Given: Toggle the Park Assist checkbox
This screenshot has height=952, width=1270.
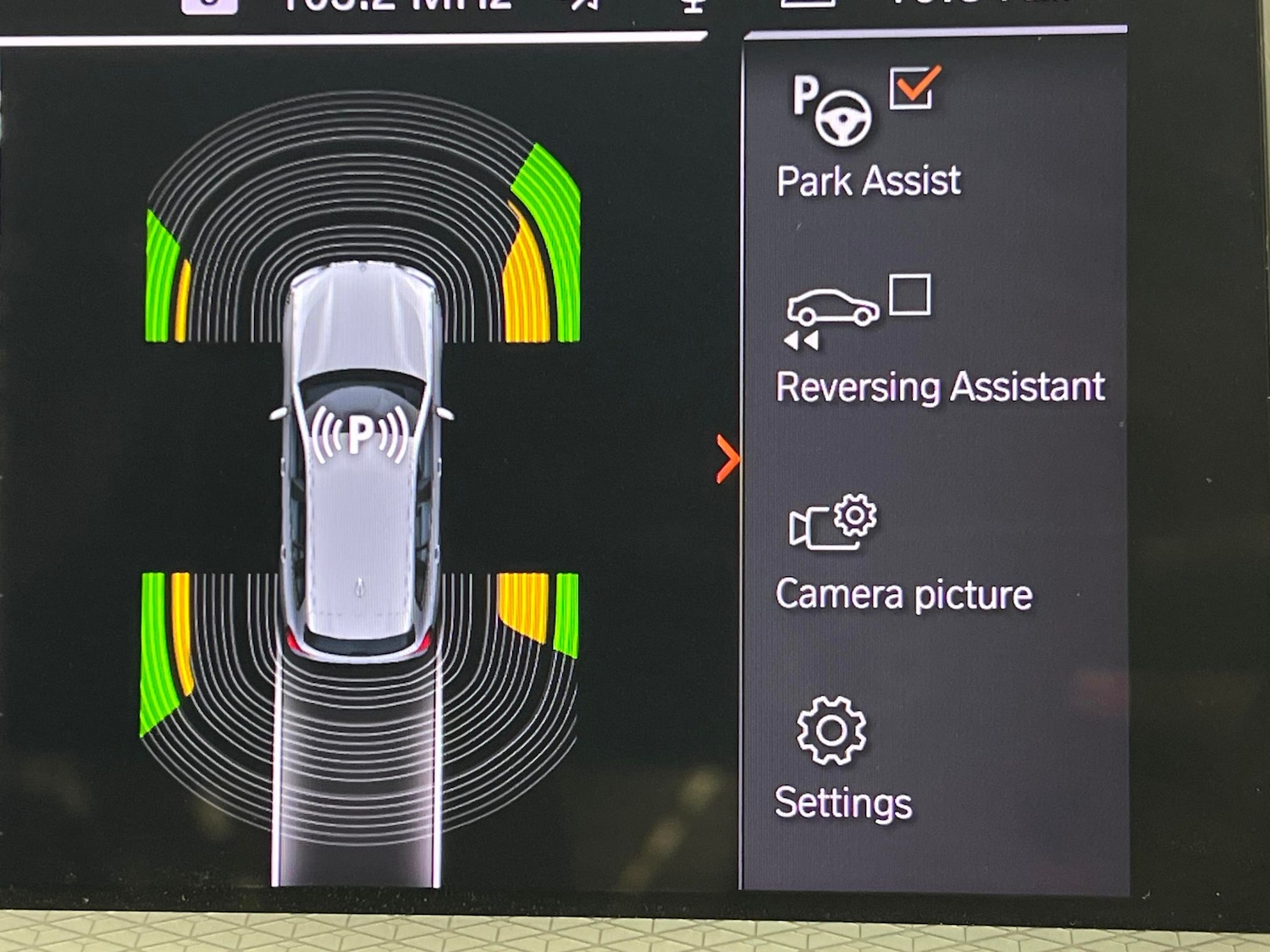Looking at the screenshot, I should pos(912,89).
